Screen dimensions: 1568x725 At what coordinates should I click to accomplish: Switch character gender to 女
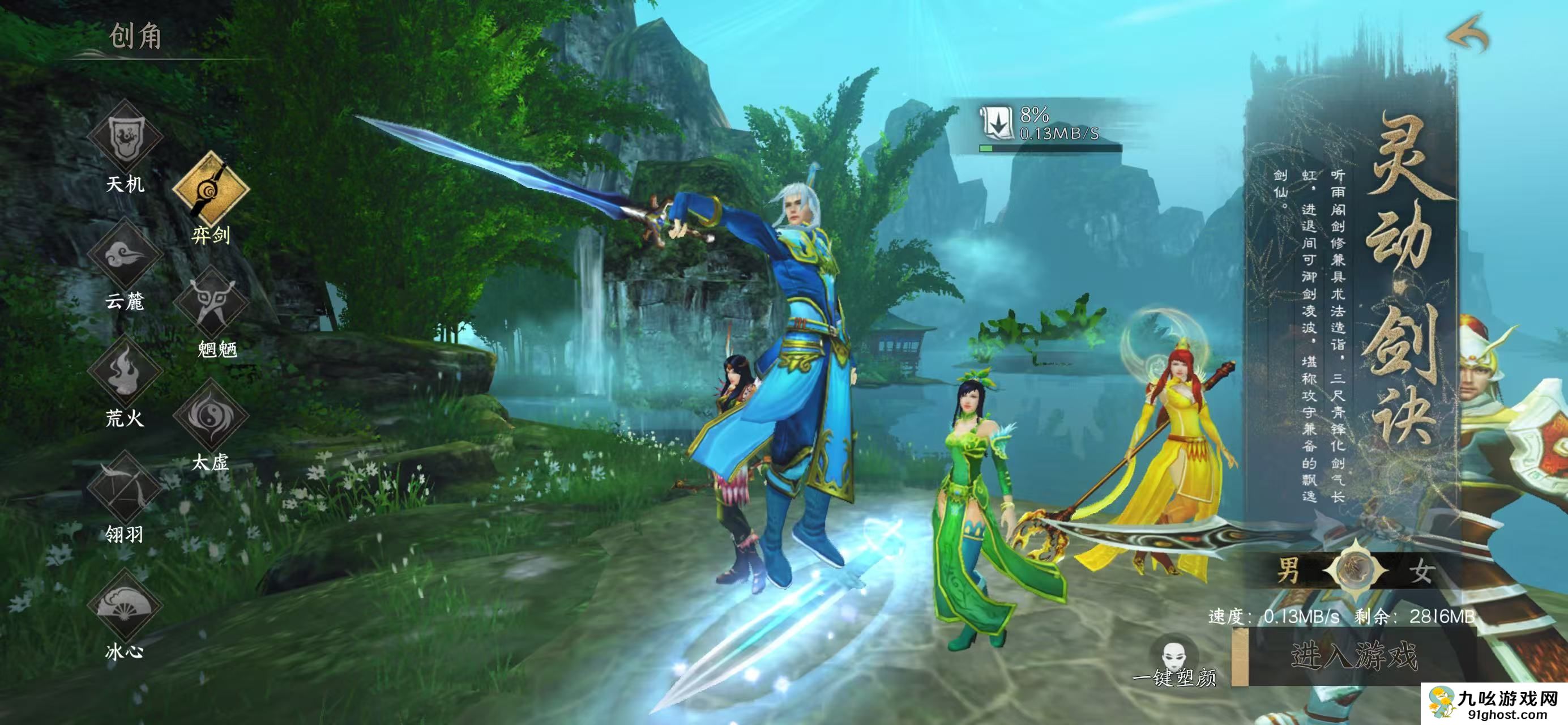point(1421,570)
